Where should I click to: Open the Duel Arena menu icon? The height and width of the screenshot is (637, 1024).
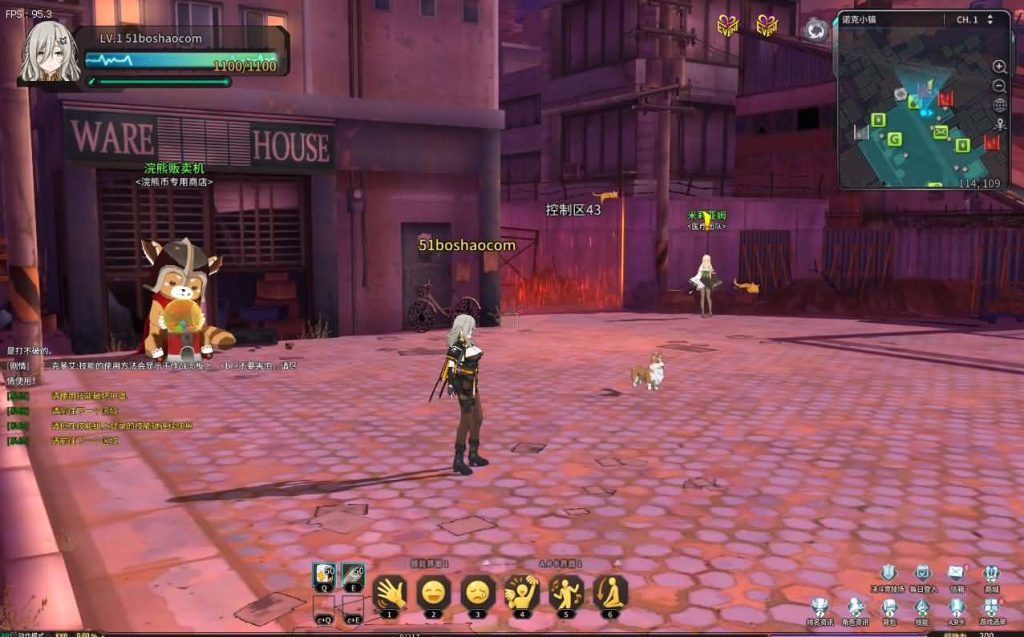tap(888, 574)
